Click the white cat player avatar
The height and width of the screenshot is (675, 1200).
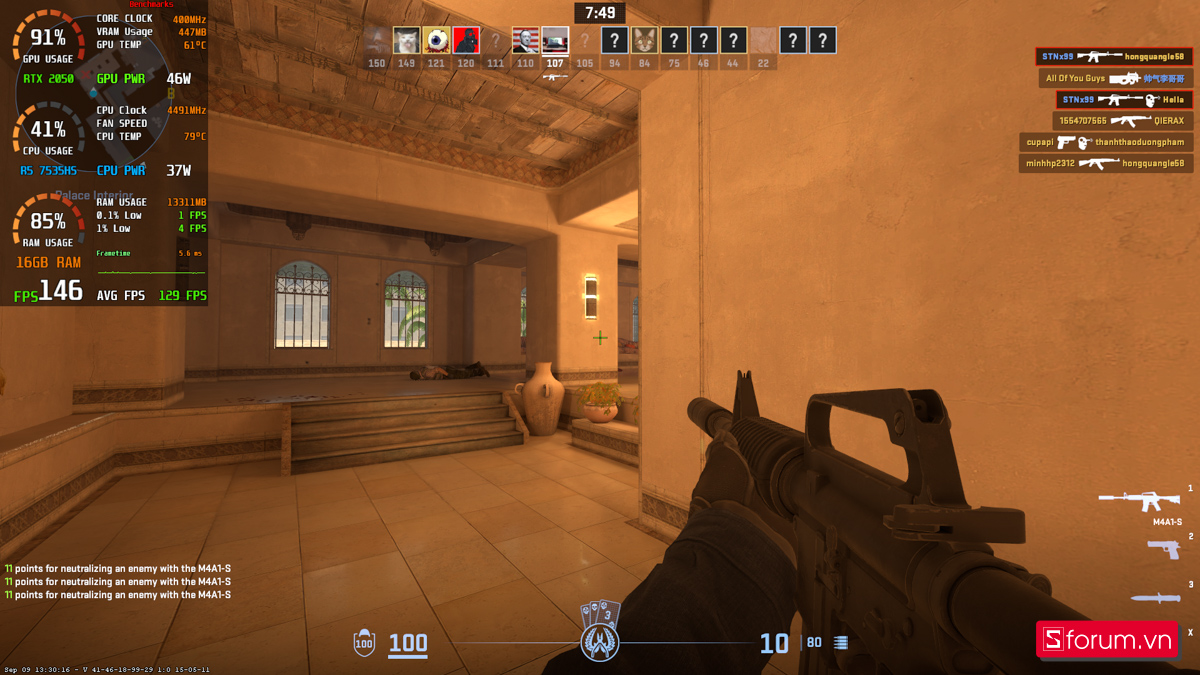tap(406, 41)
